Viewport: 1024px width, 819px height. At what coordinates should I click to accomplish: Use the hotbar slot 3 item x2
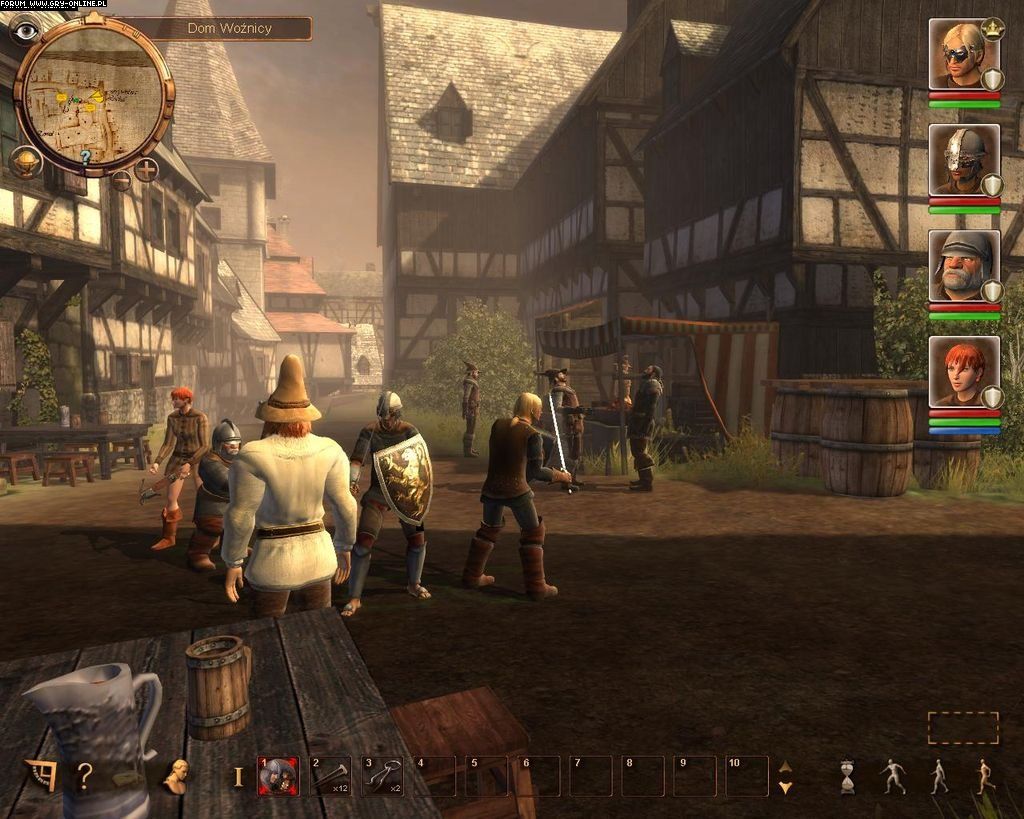click(383, 776)
